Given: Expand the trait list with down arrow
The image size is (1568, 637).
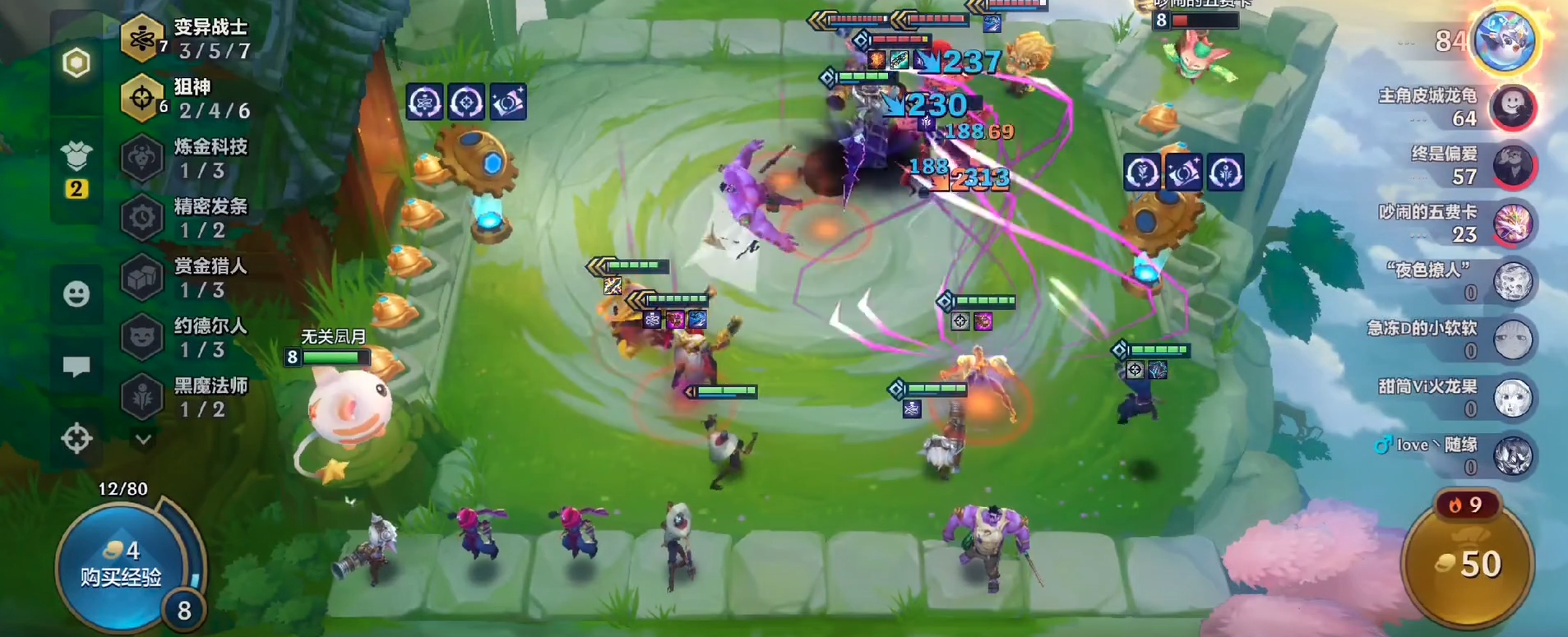Looking at the screenshot, I should pyautogui.click(x=143, y=440).
